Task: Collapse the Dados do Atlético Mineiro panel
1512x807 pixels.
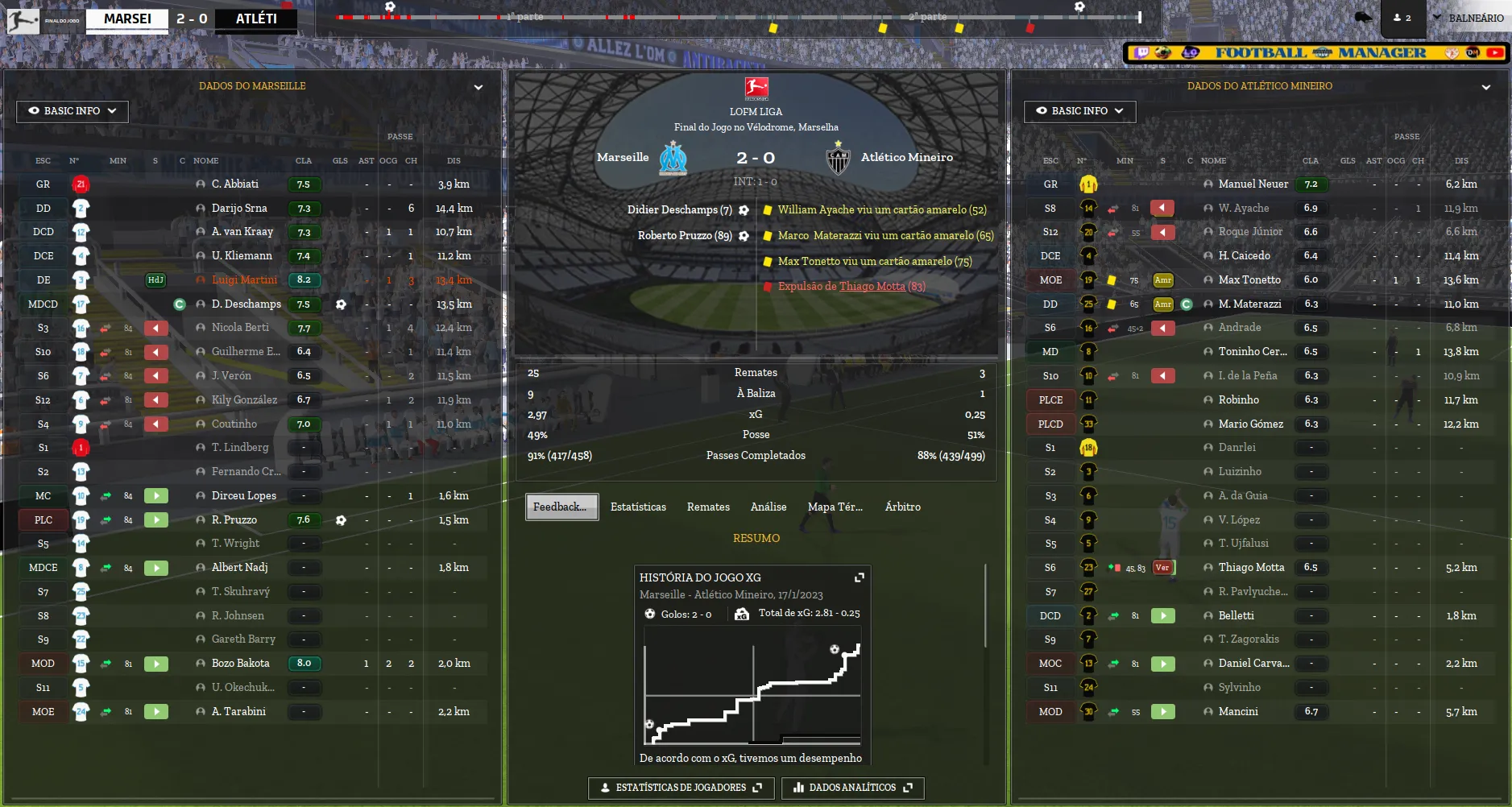Action: (x=1485, y=87)
